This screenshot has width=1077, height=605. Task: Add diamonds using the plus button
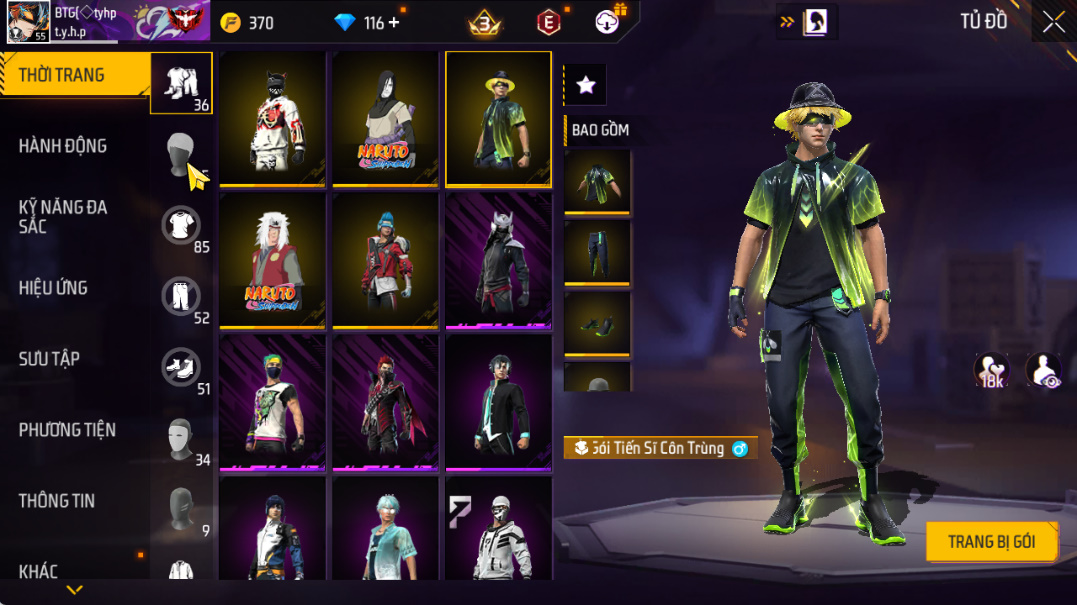pos(394,23)
